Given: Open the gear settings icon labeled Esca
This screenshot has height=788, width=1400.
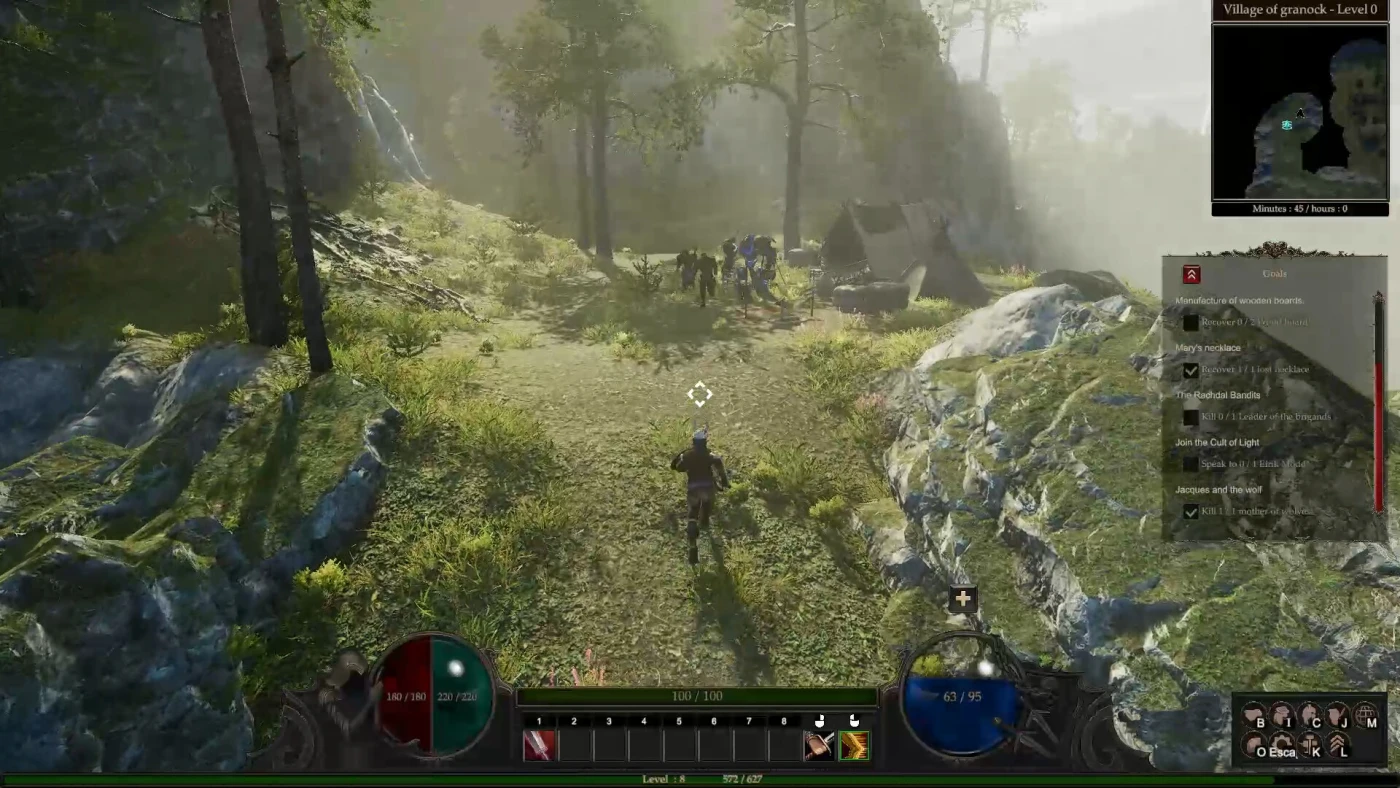Looking at the screenshot, I should click(x=1282, y=745).
